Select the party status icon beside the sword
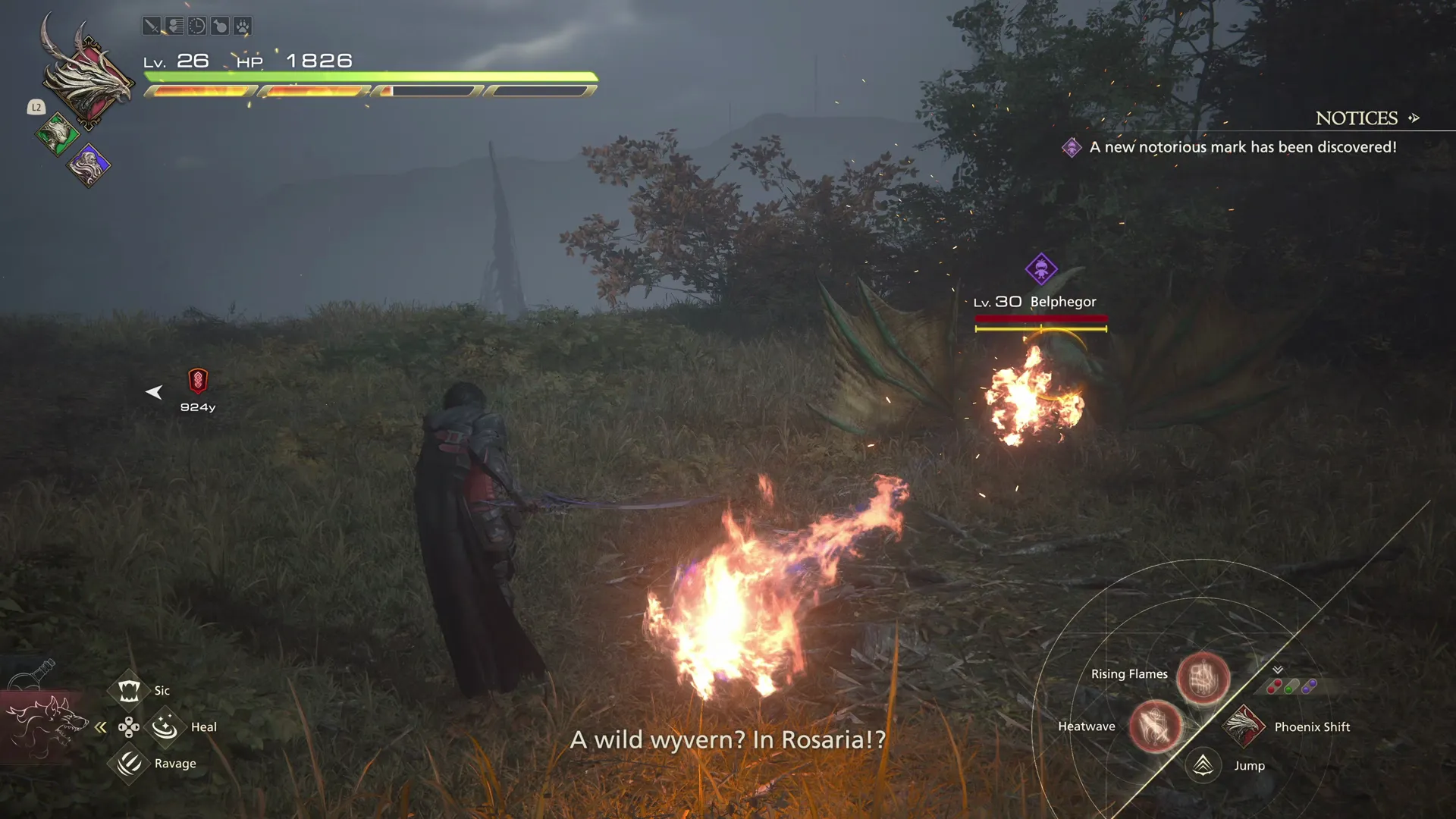This screenshot has width=1456, height=819. pyautogui.click(x=174, y=25)
